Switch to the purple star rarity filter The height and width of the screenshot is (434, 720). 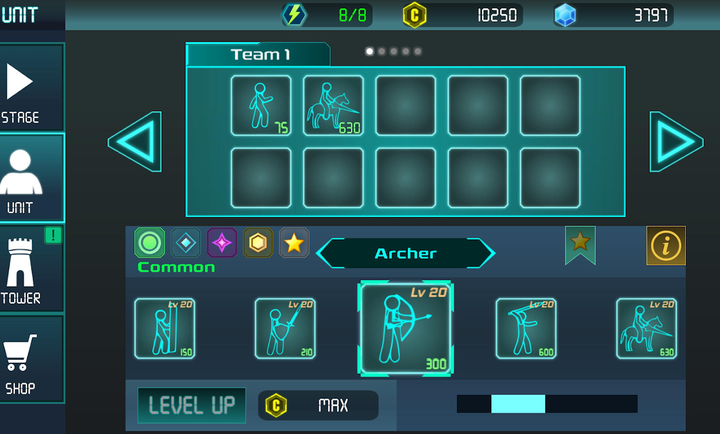point(222,242)
